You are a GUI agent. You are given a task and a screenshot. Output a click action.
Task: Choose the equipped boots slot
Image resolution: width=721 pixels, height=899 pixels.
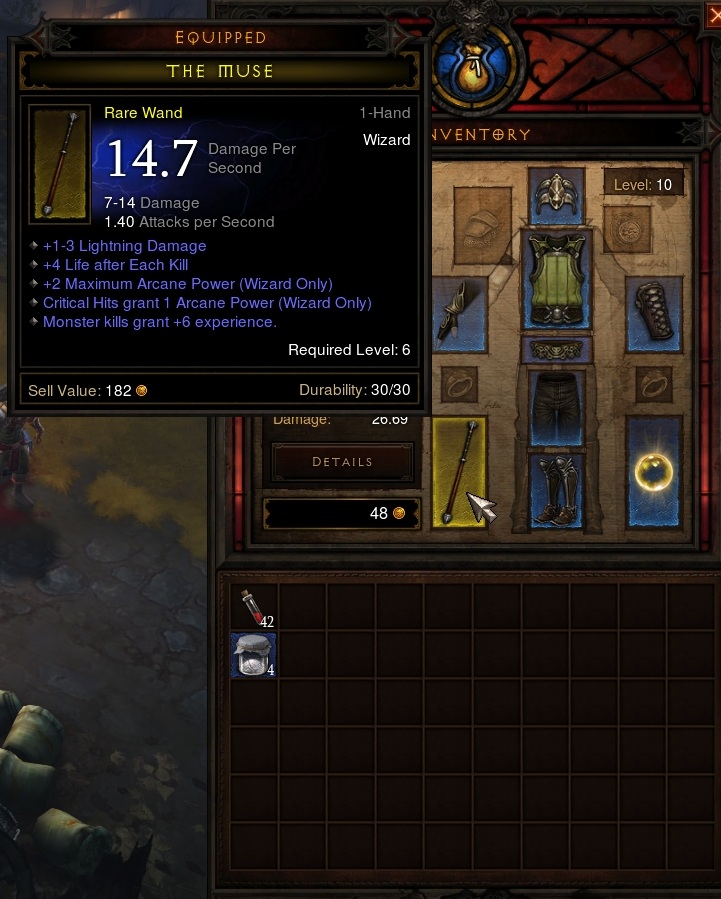pos(556,490)
